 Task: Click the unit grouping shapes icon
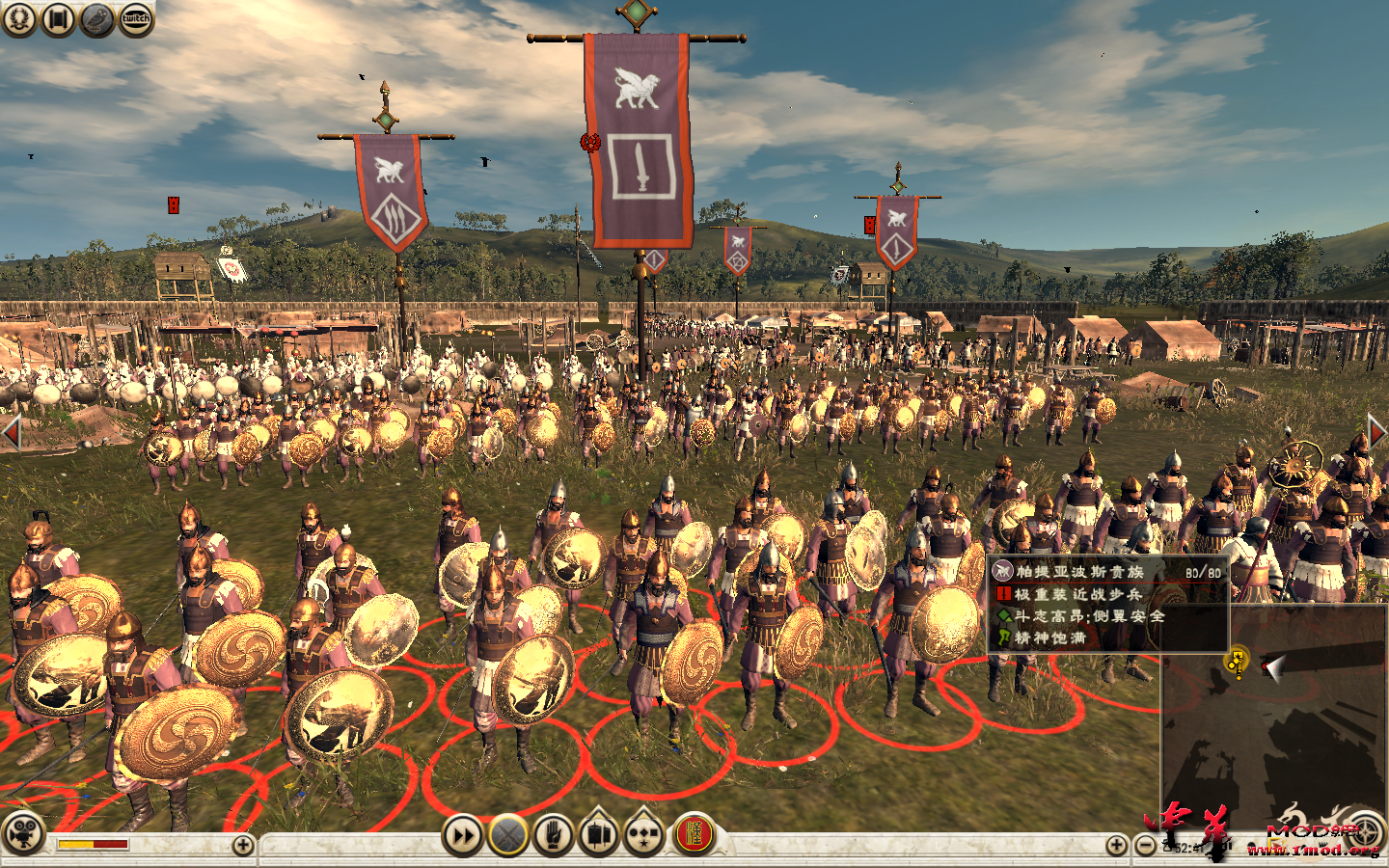(x=642, y=835)
